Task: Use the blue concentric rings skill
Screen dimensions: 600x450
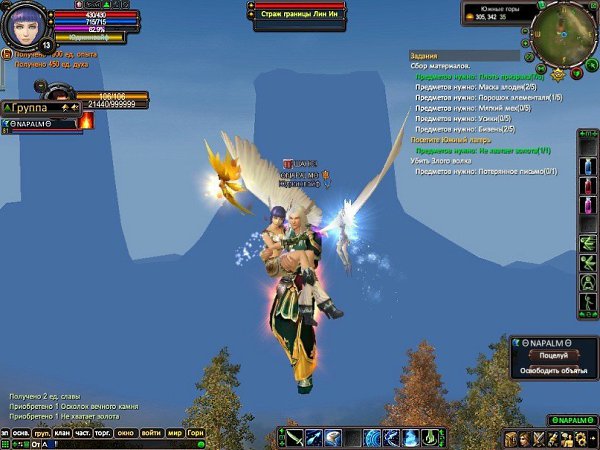Action: click(x=373, y=438)
